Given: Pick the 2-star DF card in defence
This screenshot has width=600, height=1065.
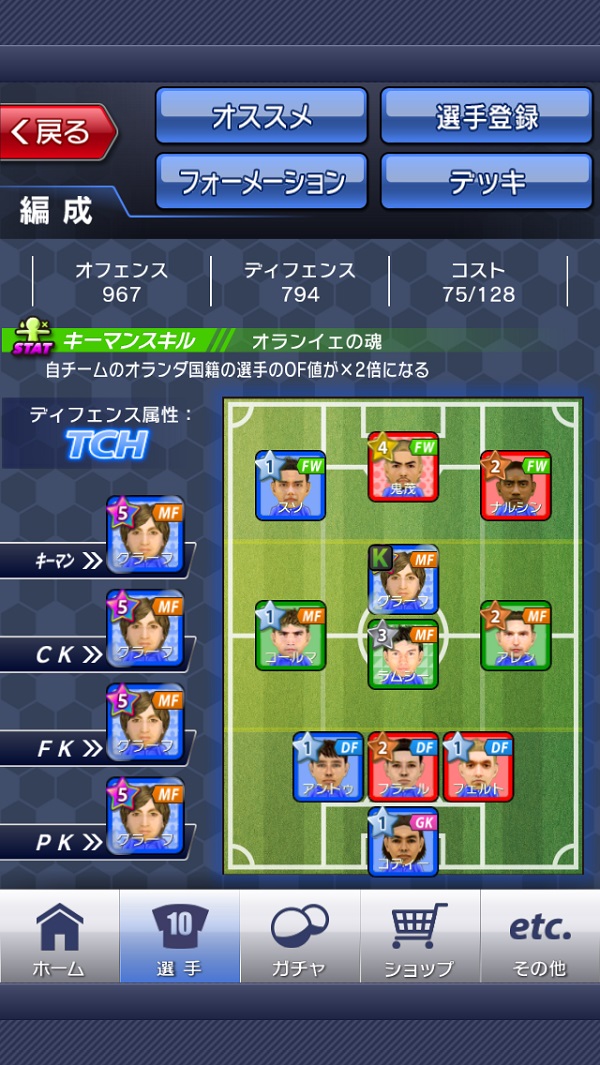Looking at the screenshot, I should coord(403,767).
